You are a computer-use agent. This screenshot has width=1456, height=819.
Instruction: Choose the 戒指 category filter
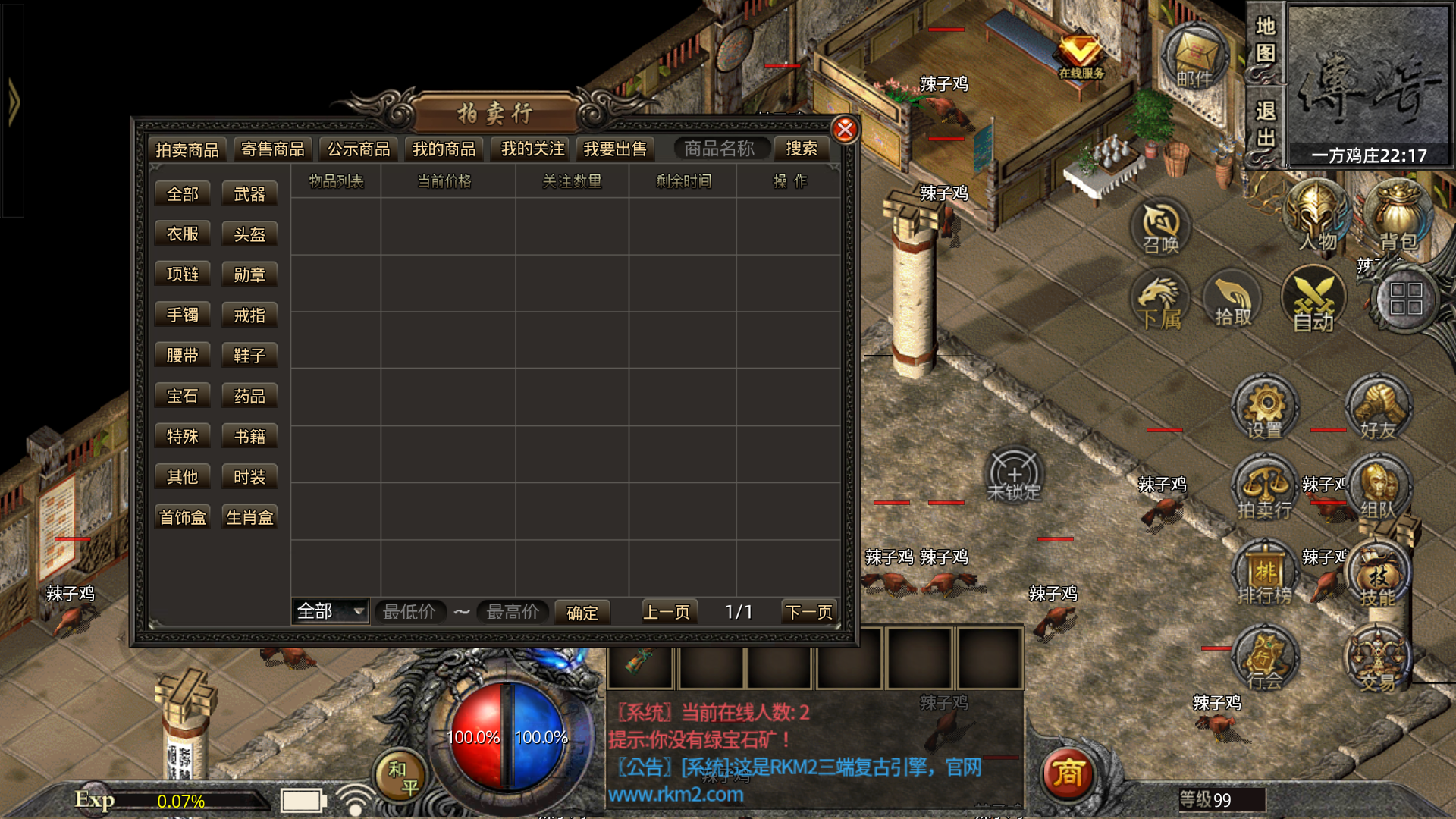click(x=249, y=315)
